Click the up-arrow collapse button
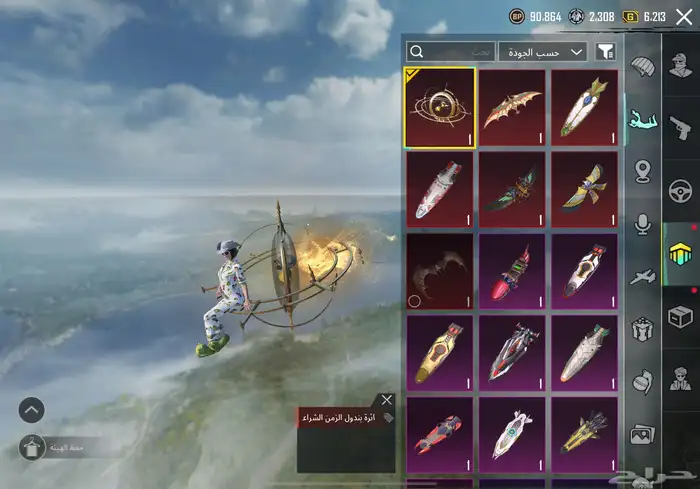Screen dimensions: 700x489 pyautogui.click(x=31, y=409)
